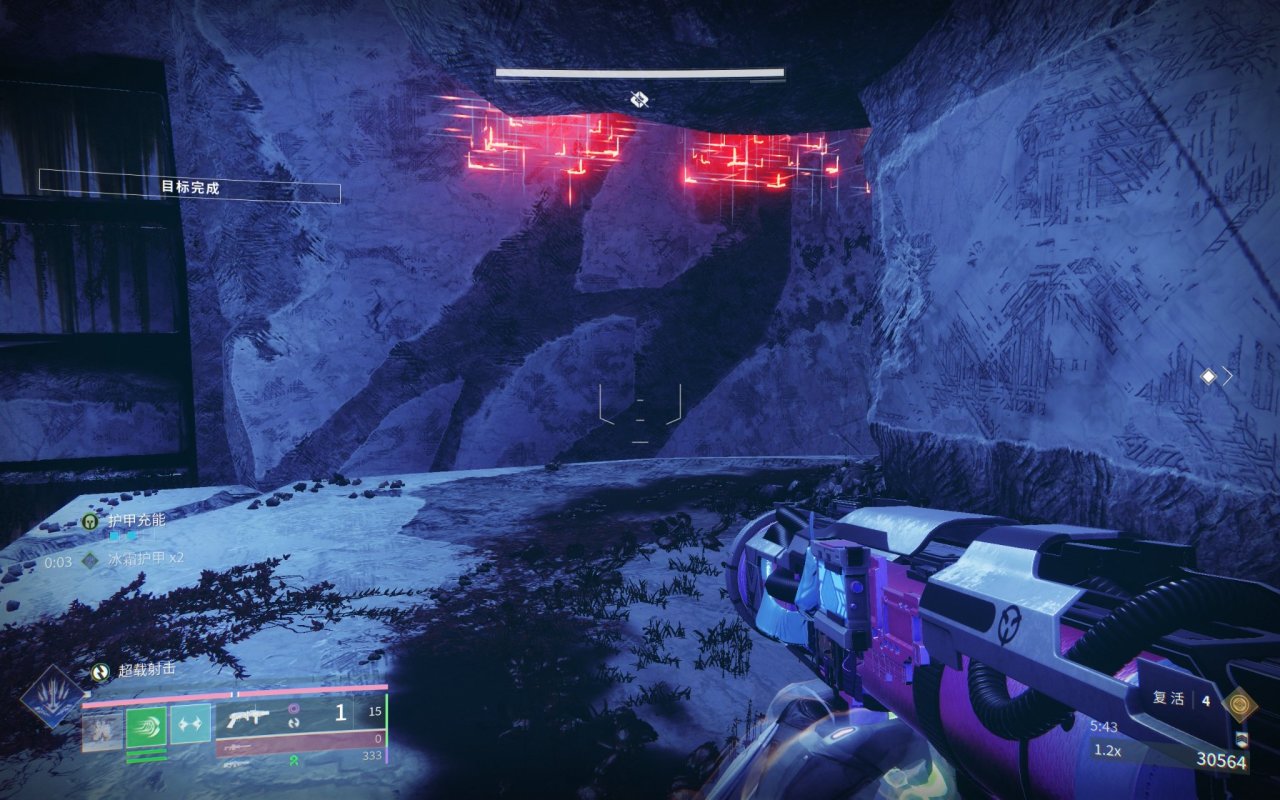Image resolution: width=1280 pixels, height=800 pixels.
Task: Open the 目标完成 objective banner
Action: click(x=190, y=187)
